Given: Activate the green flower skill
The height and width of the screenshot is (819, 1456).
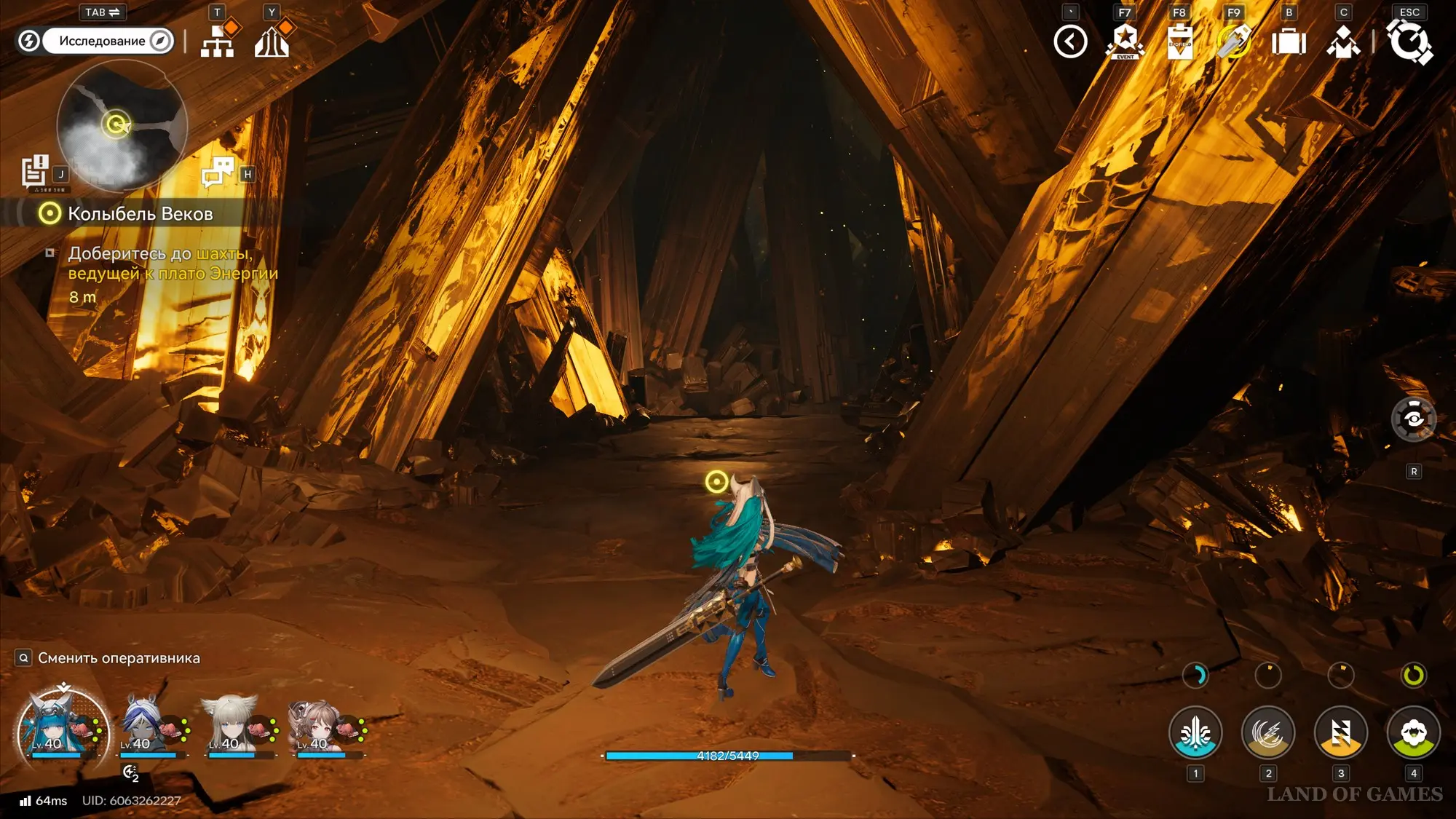Looking at the screenshot, I should click(x=1413, y=732).
